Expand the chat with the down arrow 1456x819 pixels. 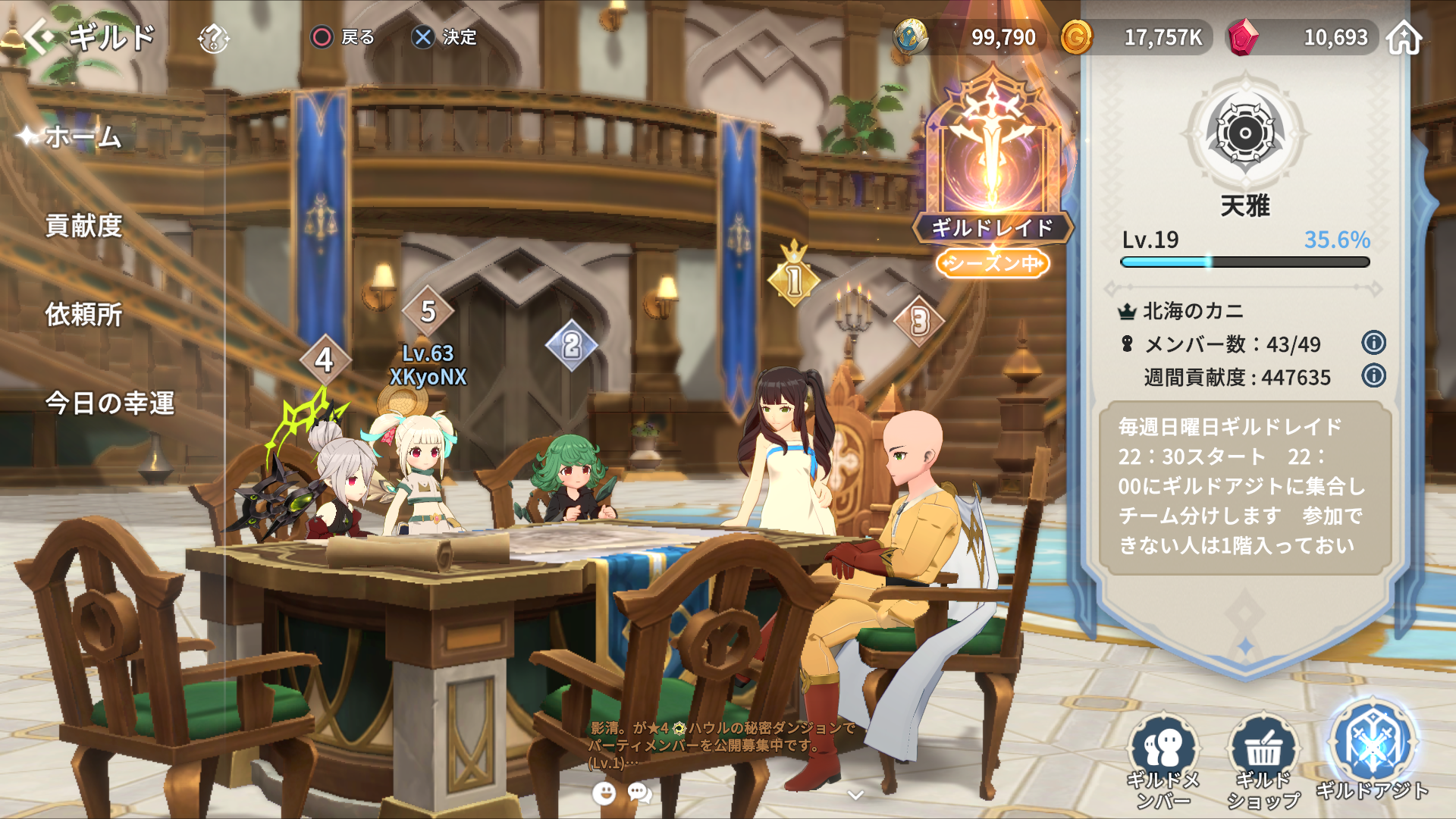[x=856, y=795]
